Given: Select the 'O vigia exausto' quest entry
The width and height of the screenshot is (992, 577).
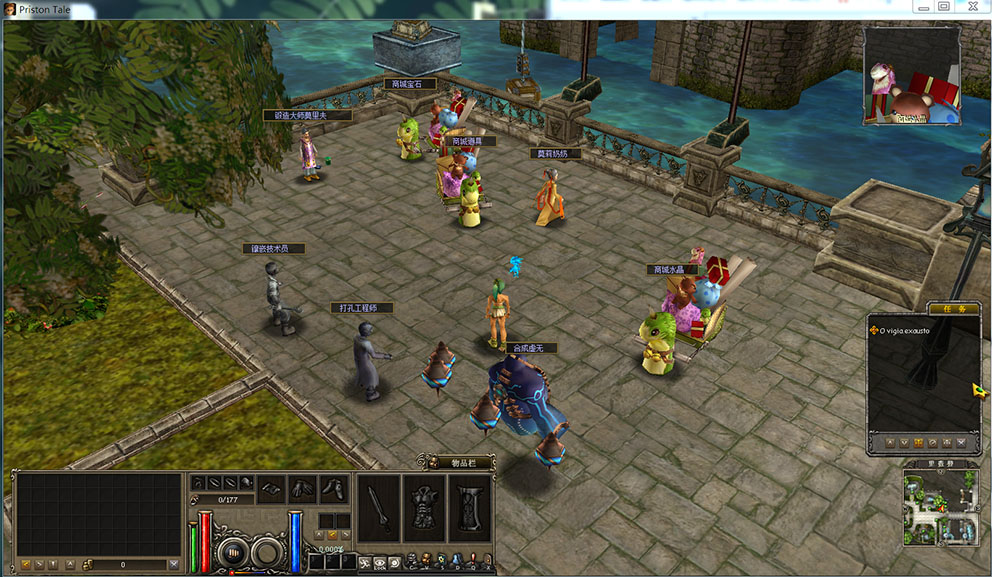Looking at the screenshot, I should [905, 330].
